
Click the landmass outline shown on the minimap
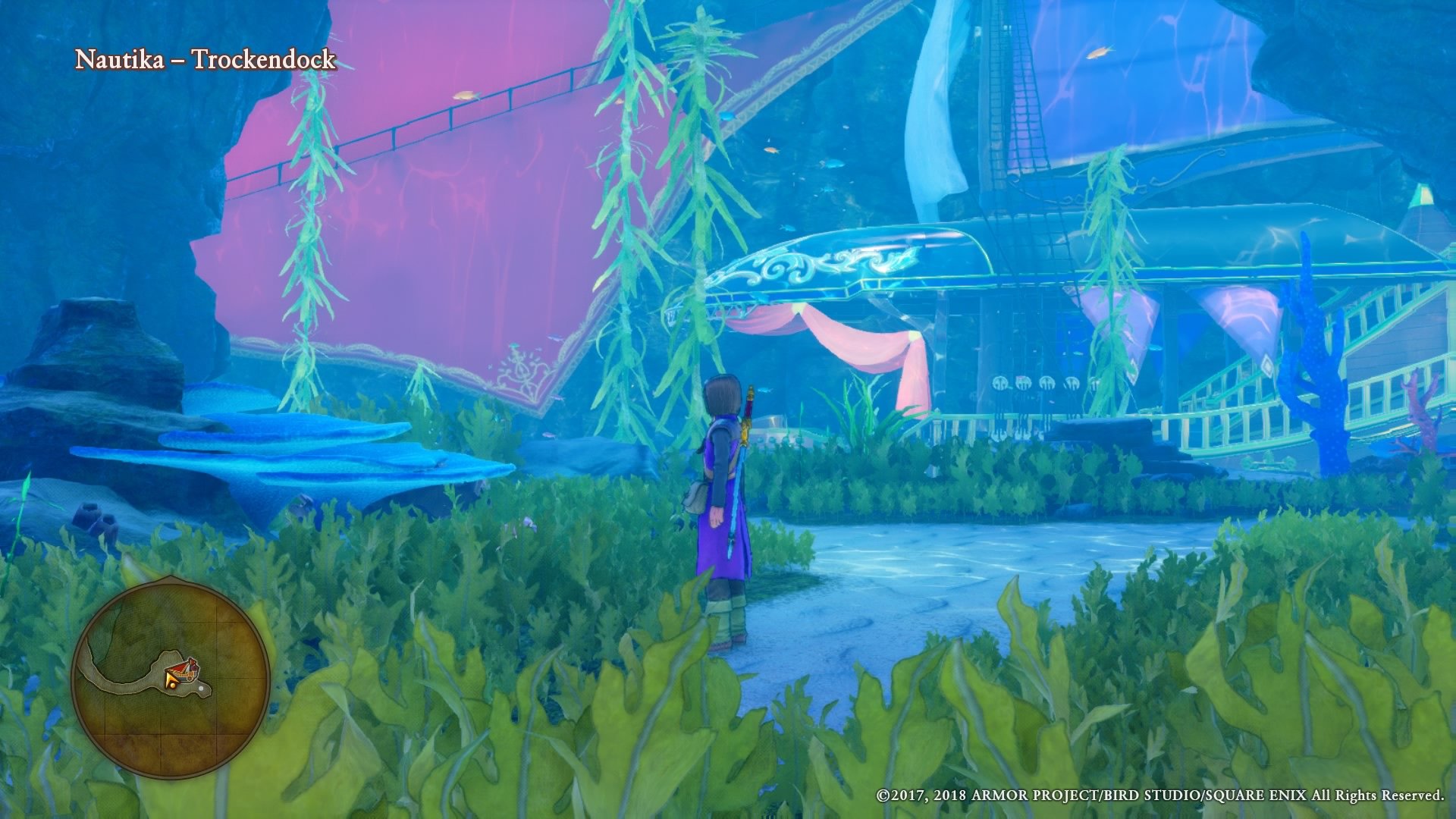point(121,686)
